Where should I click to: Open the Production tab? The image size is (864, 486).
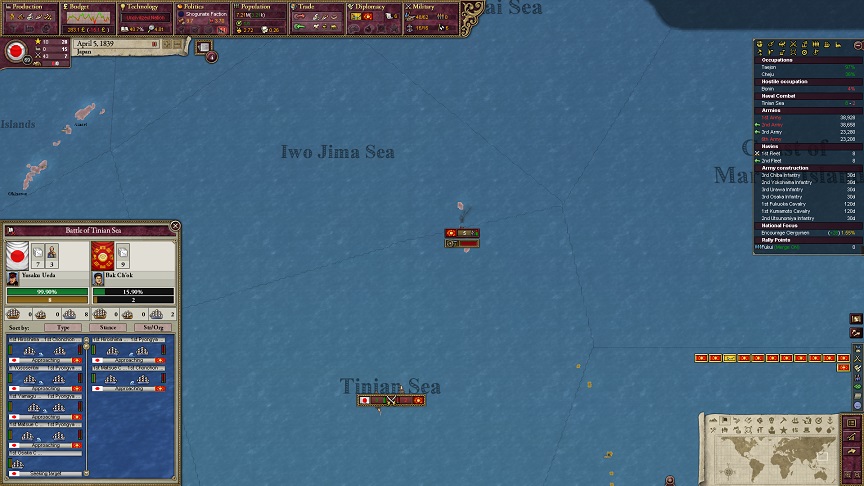coord(28,7)
